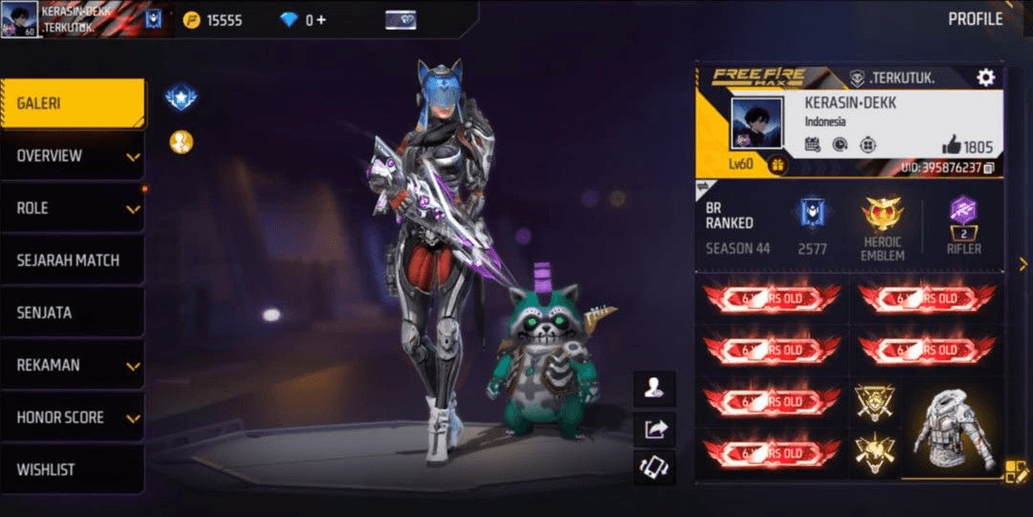Expand the right side arrow

point(1023,264)
